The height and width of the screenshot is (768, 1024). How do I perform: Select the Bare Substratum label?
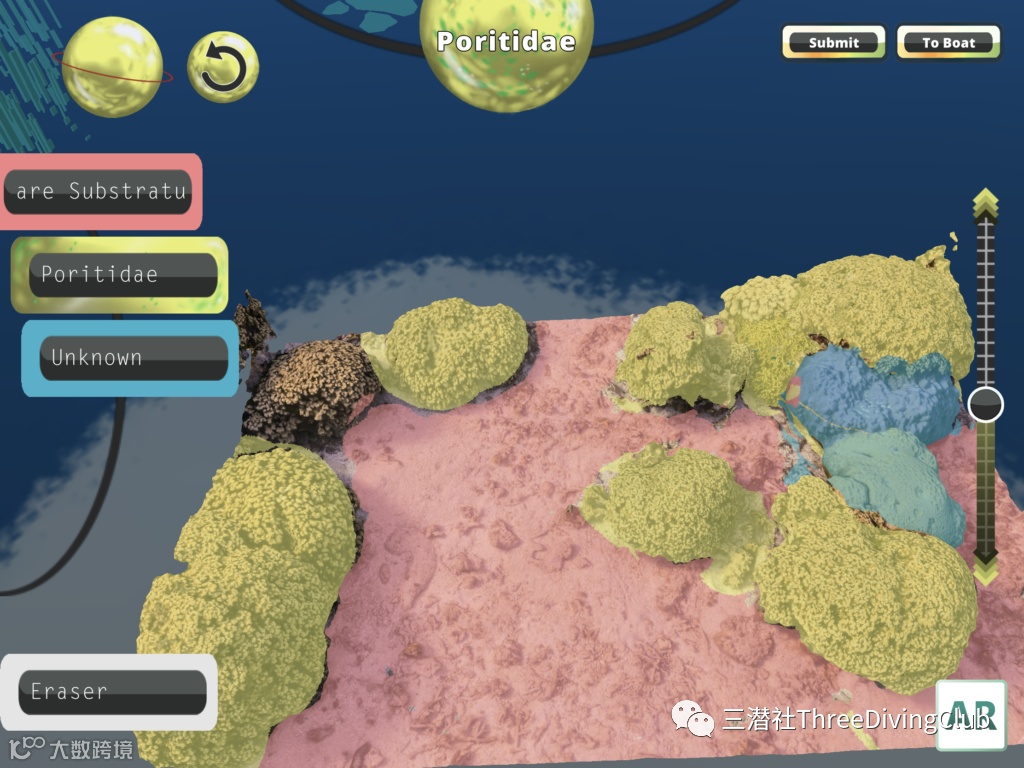[x=98, y=191]
